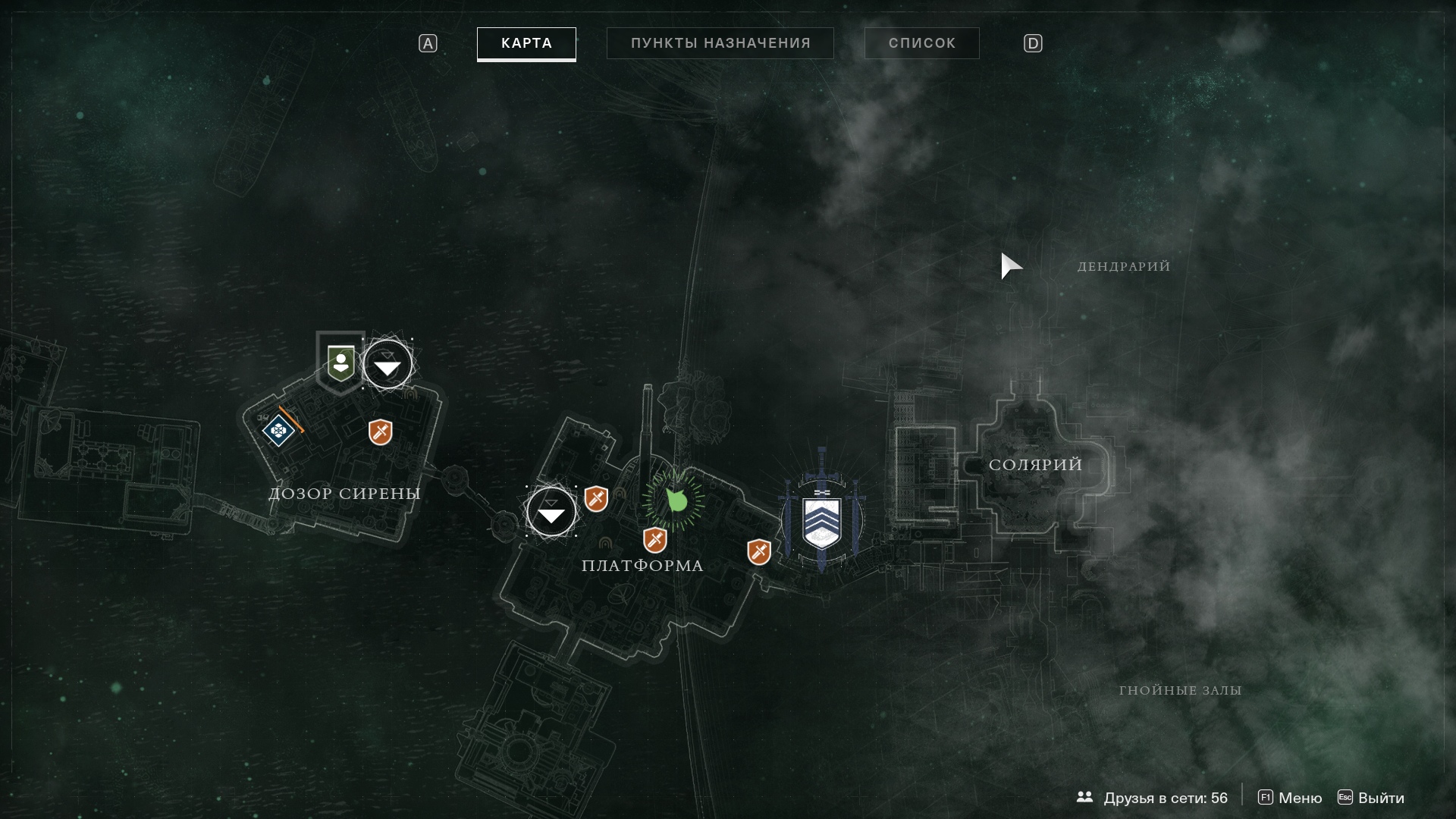1456x819 pixels.
Task: Open the ПУНКТЫ НАЗНАЧЕНИЯ tab
Action: pyautogui.click(x=720, y=43)
